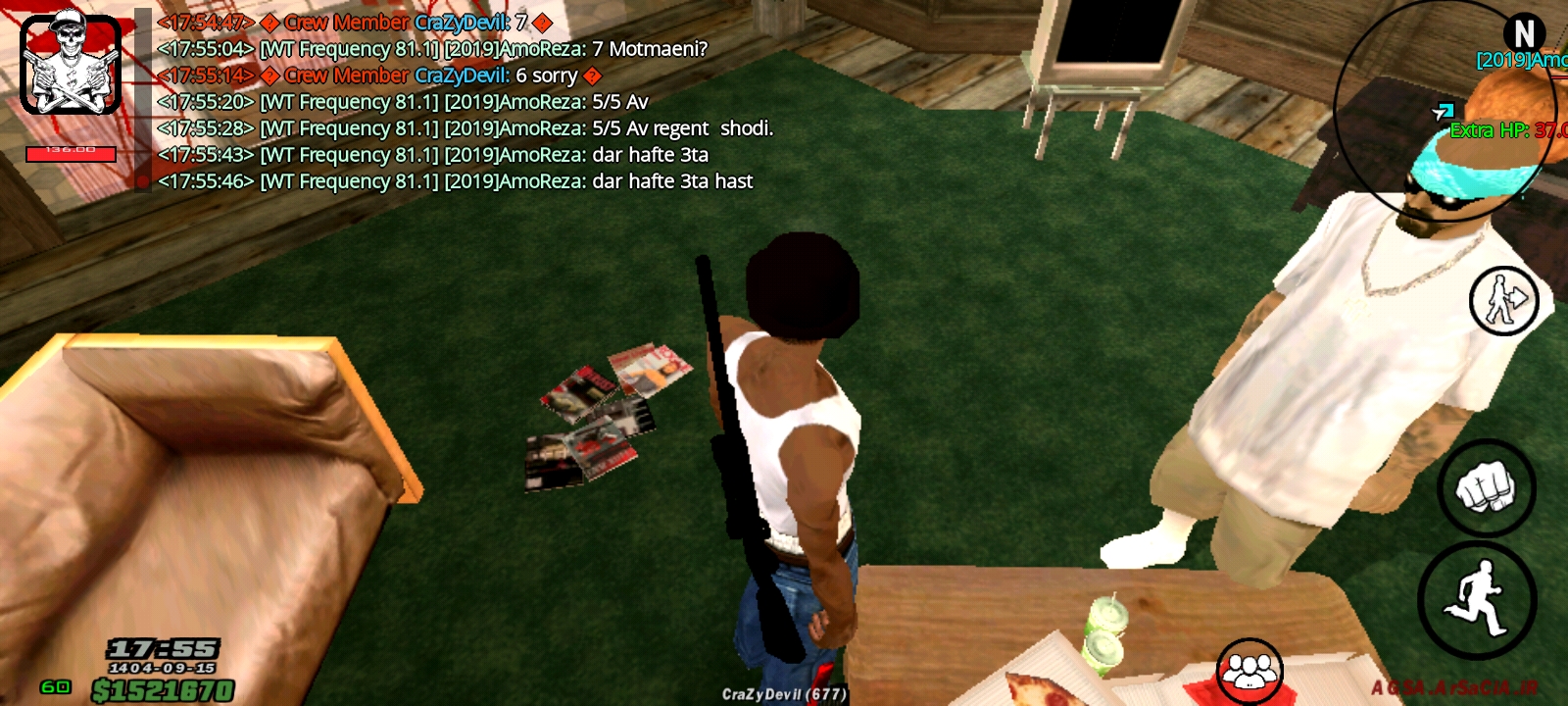Image resolution: width=1568 pixels, height=706 pixels.
Task: Click the red health bar top left
Action: click(71, 152)
